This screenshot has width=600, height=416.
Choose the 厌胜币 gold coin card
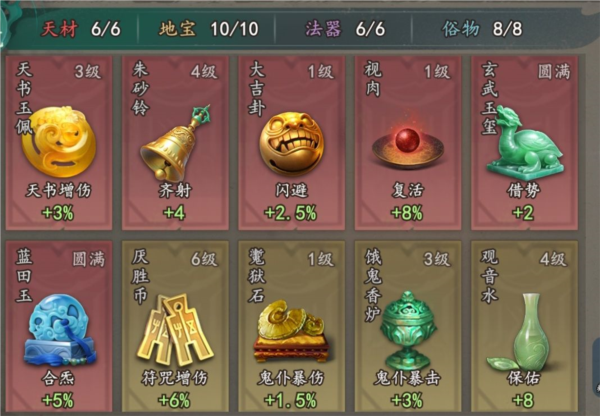click(x=177, y=327)
